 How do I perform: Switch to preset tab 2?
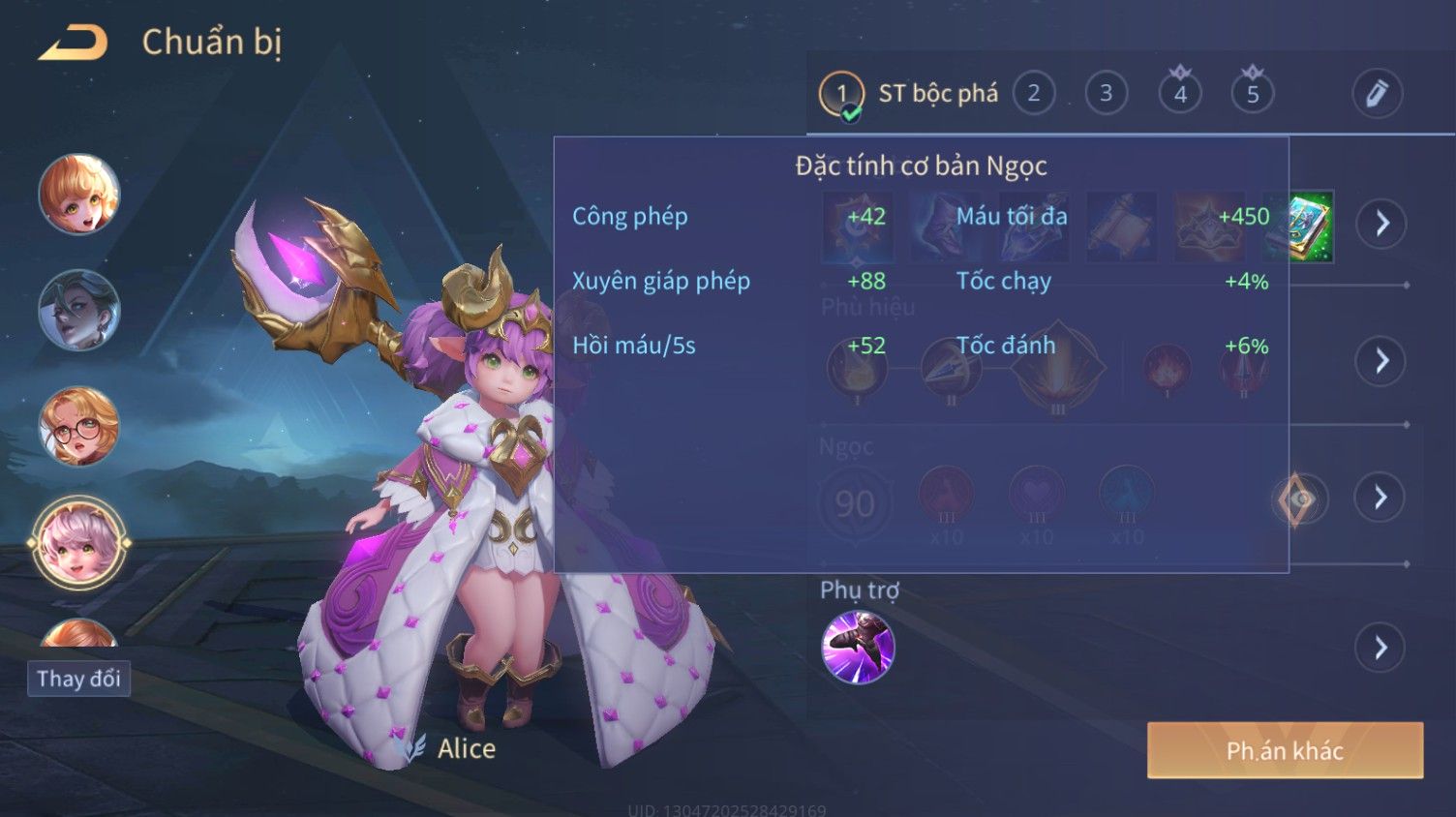(1033, 94)
